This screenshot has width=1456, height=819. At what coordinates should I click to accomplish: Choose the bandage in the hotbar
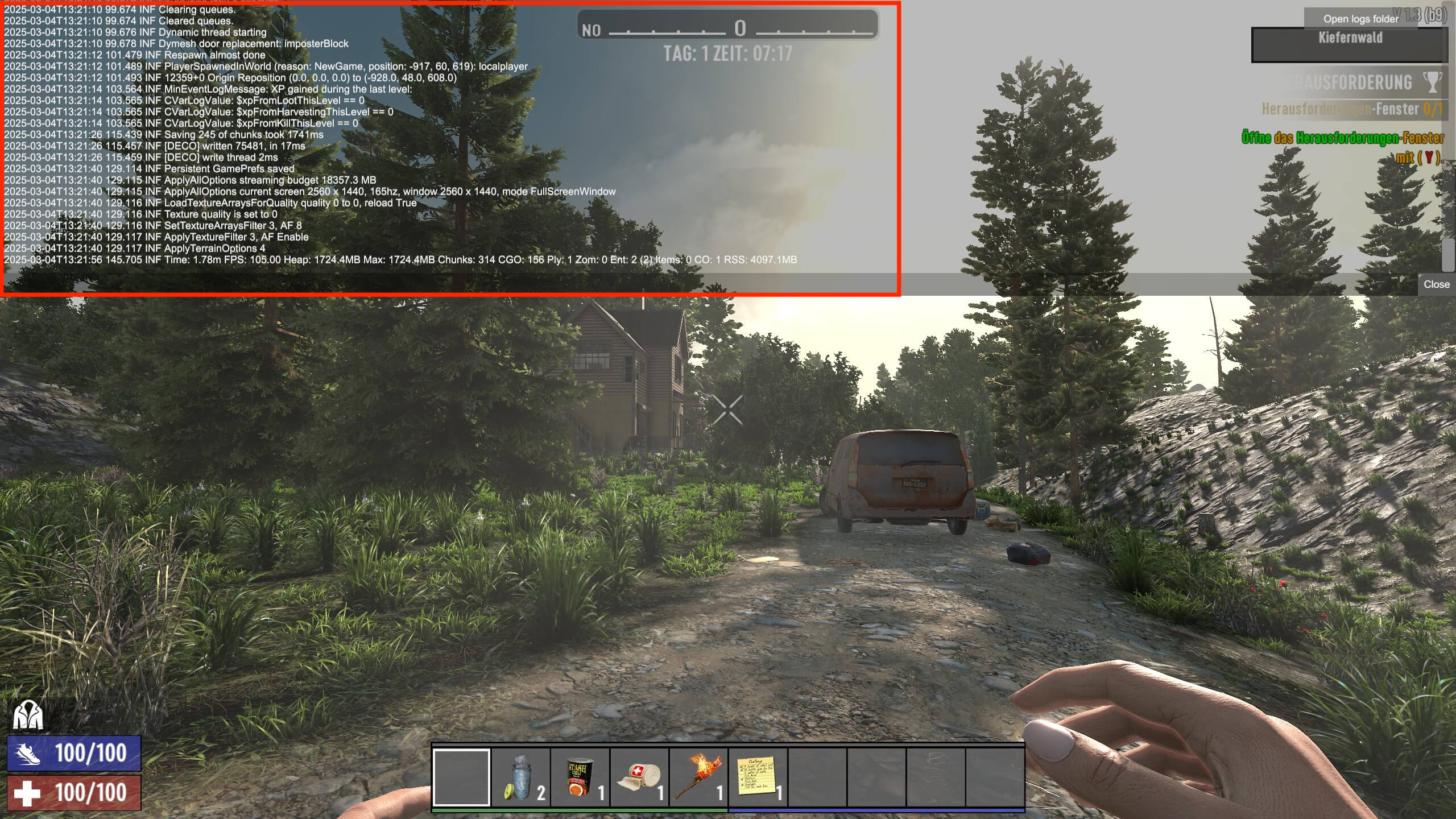639,777
